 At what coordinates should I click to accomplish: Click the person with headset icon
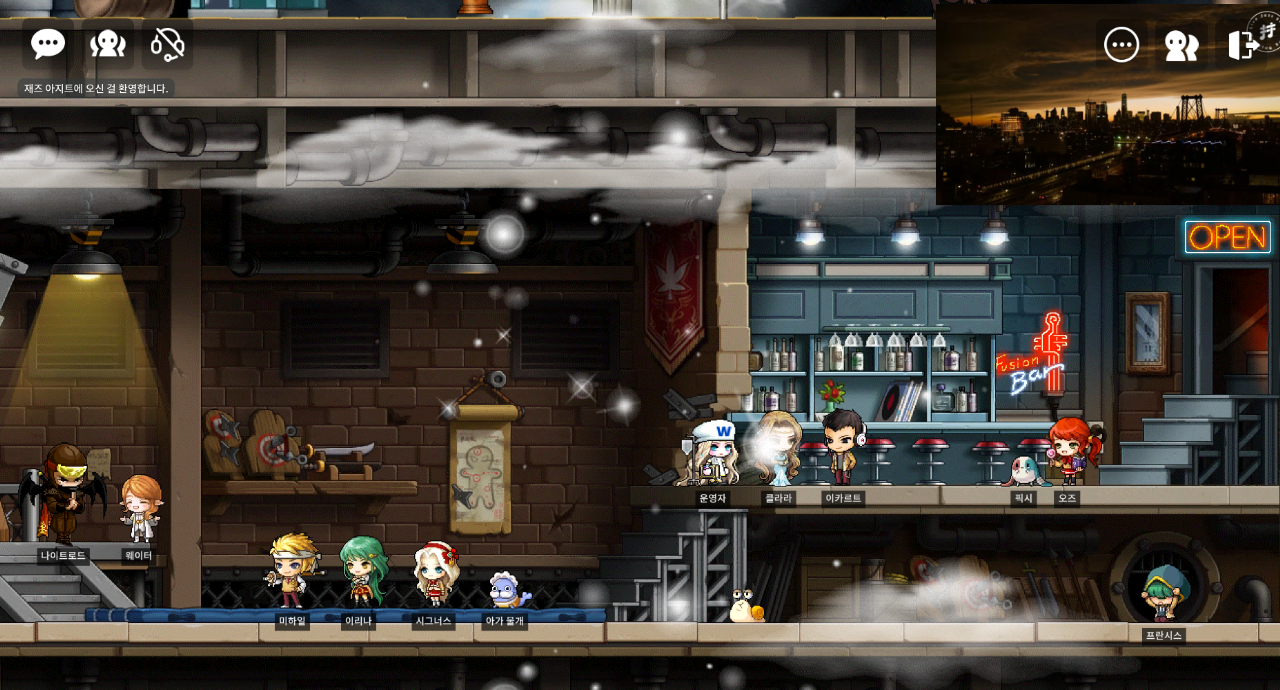pyautogui.click(x=108, y=44)
